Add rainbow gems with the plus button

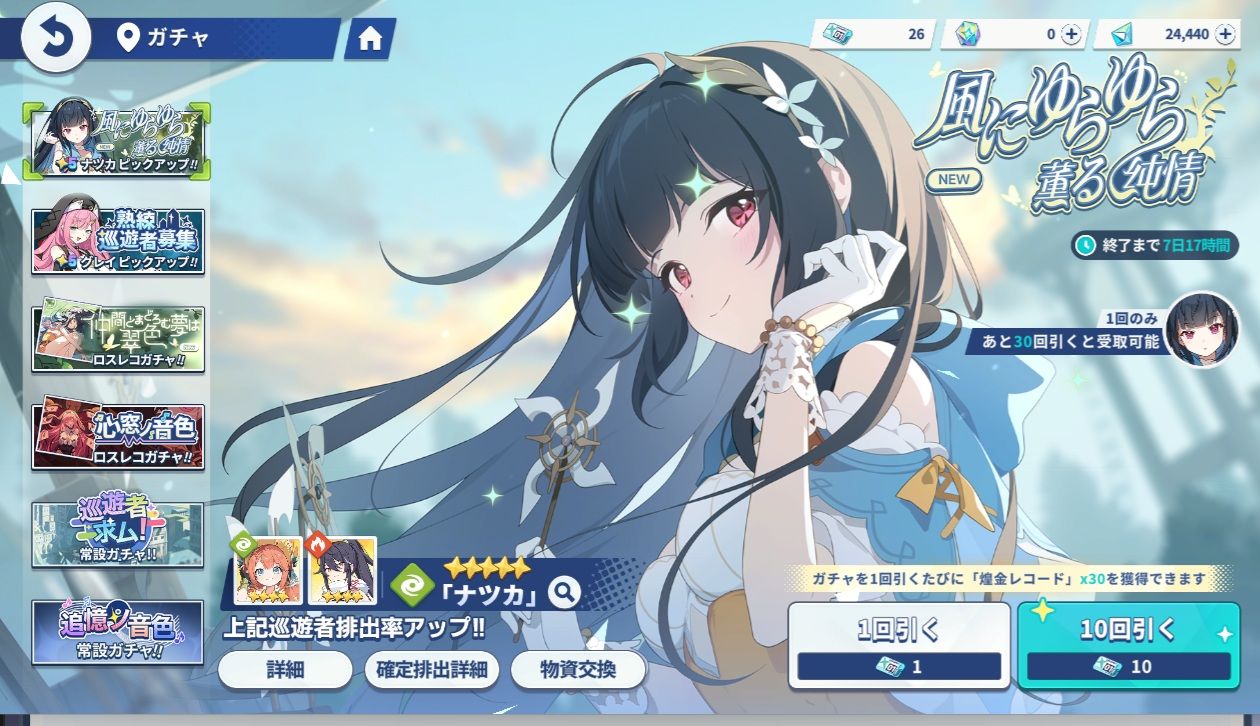[1071, 34]
